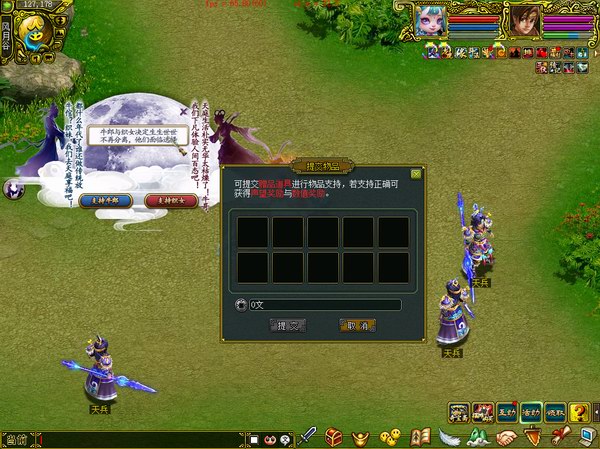Screen dimensions: 600x449
Task: Click the yellow question mark help button
Action: pos(580,411)
